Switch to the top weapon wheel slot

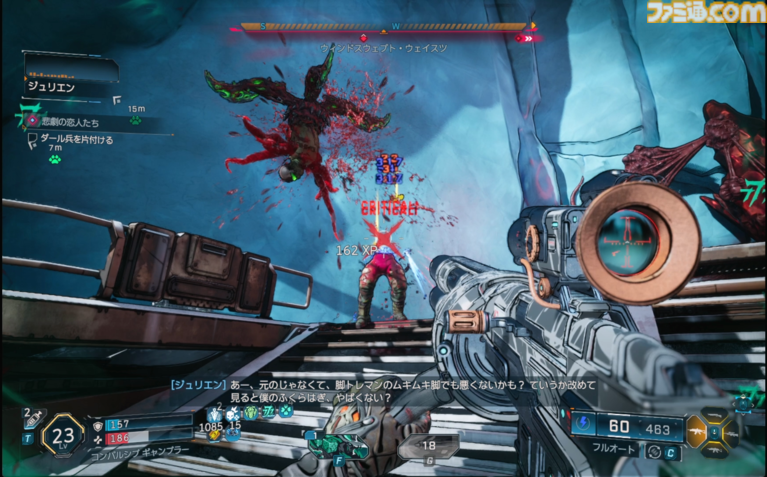713,414
